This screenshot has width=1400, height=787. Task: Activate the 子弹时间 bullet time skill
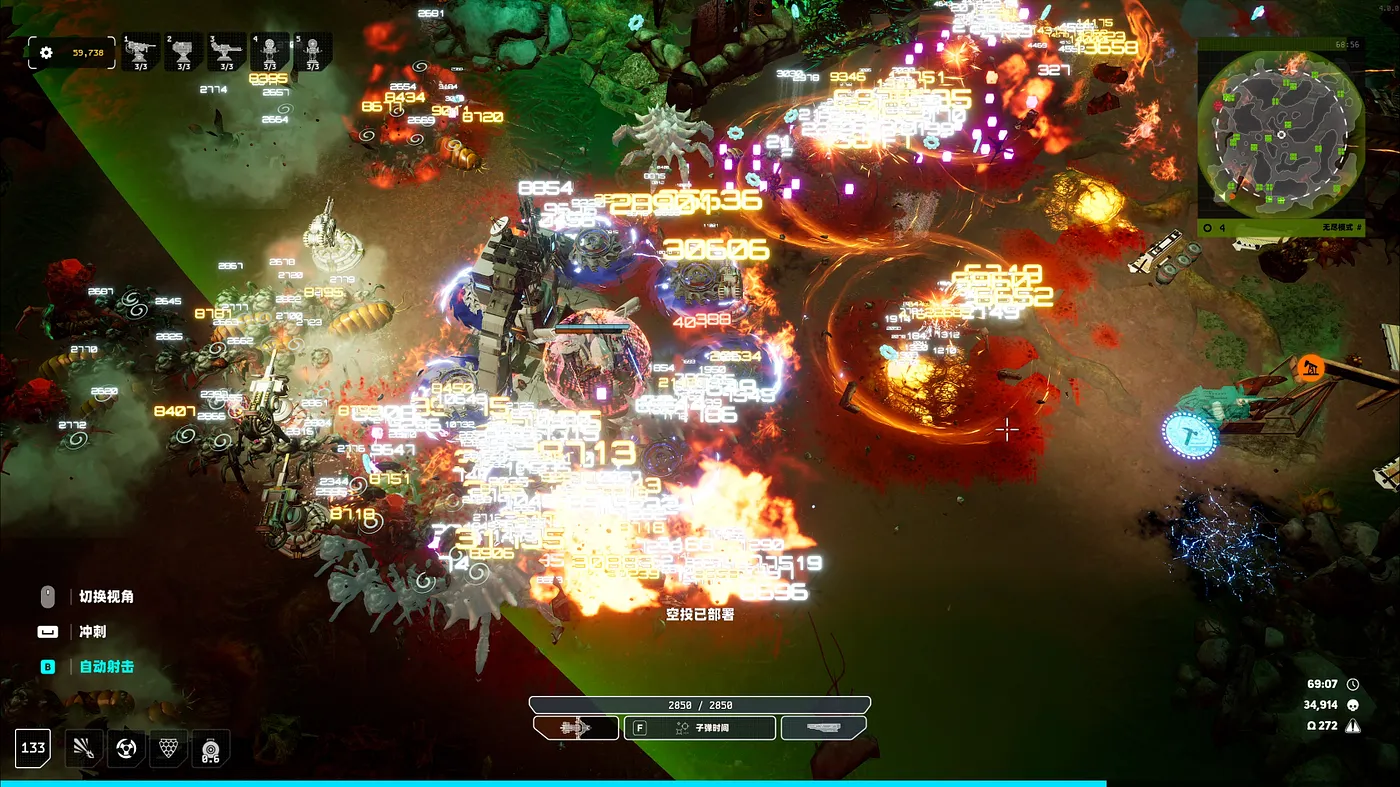point(700,728)
